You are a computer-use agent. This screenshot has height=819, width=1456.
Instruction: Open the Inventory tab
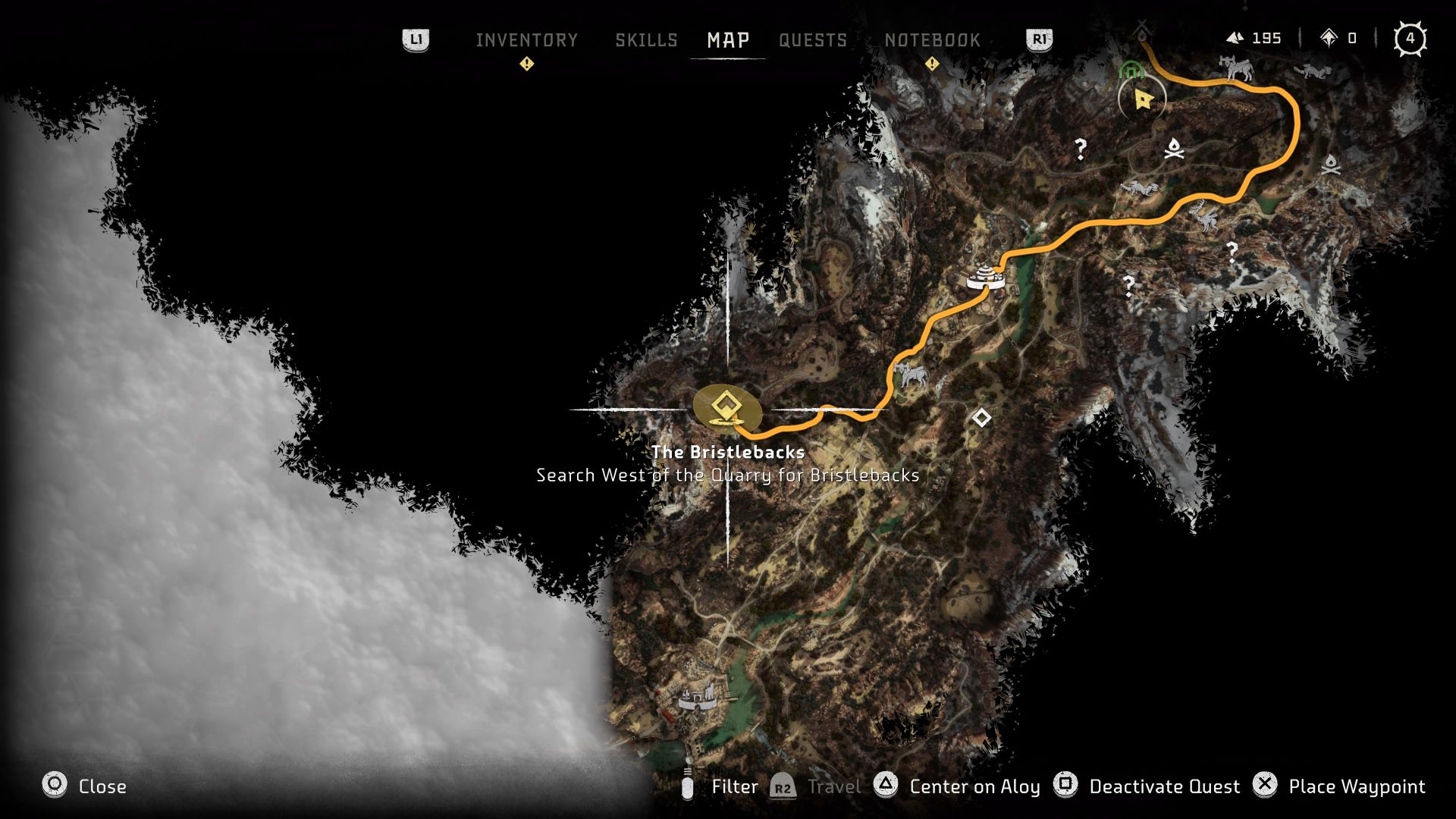[x=527, y=40]
